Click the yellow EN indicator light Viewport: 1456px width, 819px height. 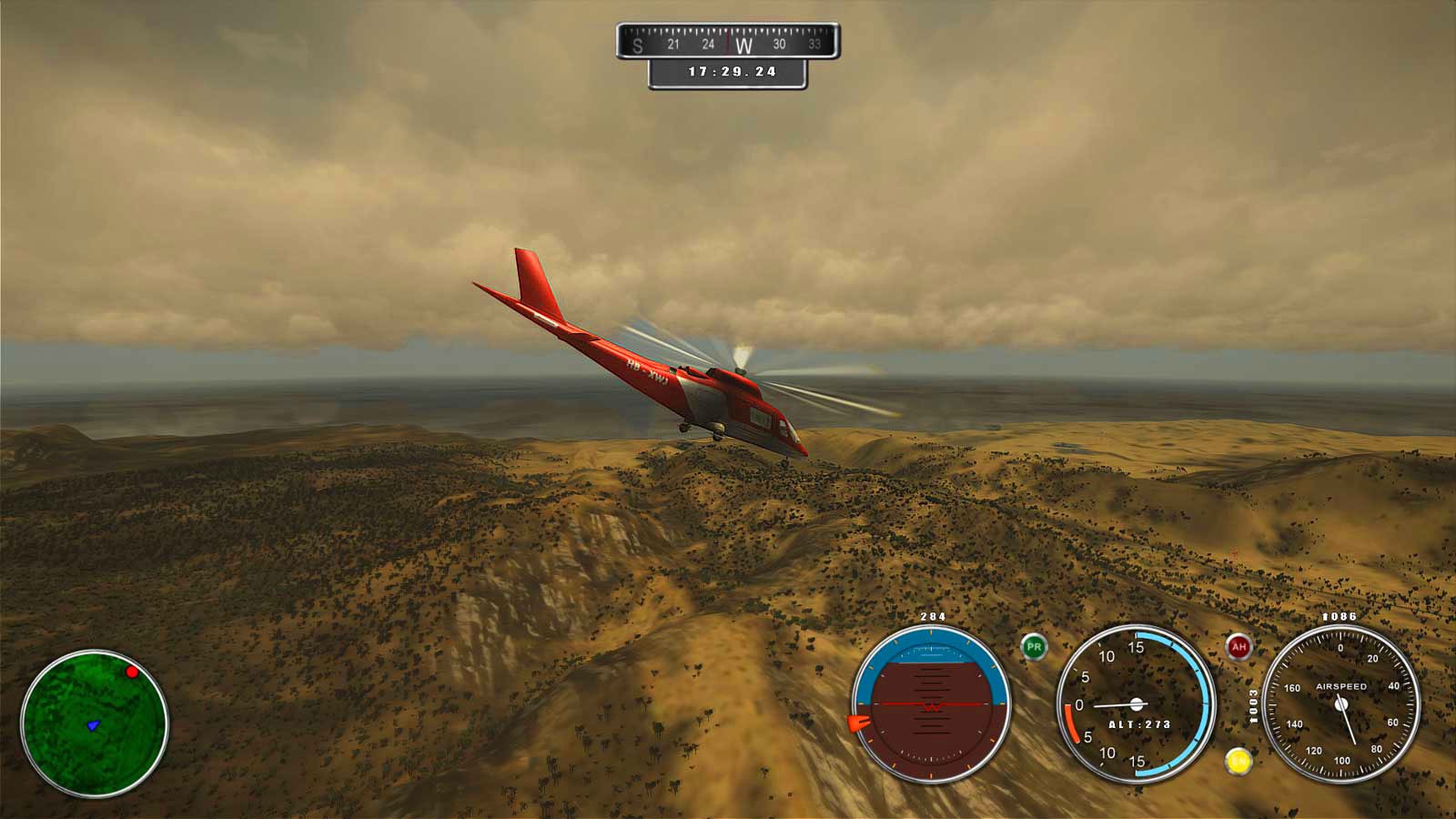[x=1239, y=761]
